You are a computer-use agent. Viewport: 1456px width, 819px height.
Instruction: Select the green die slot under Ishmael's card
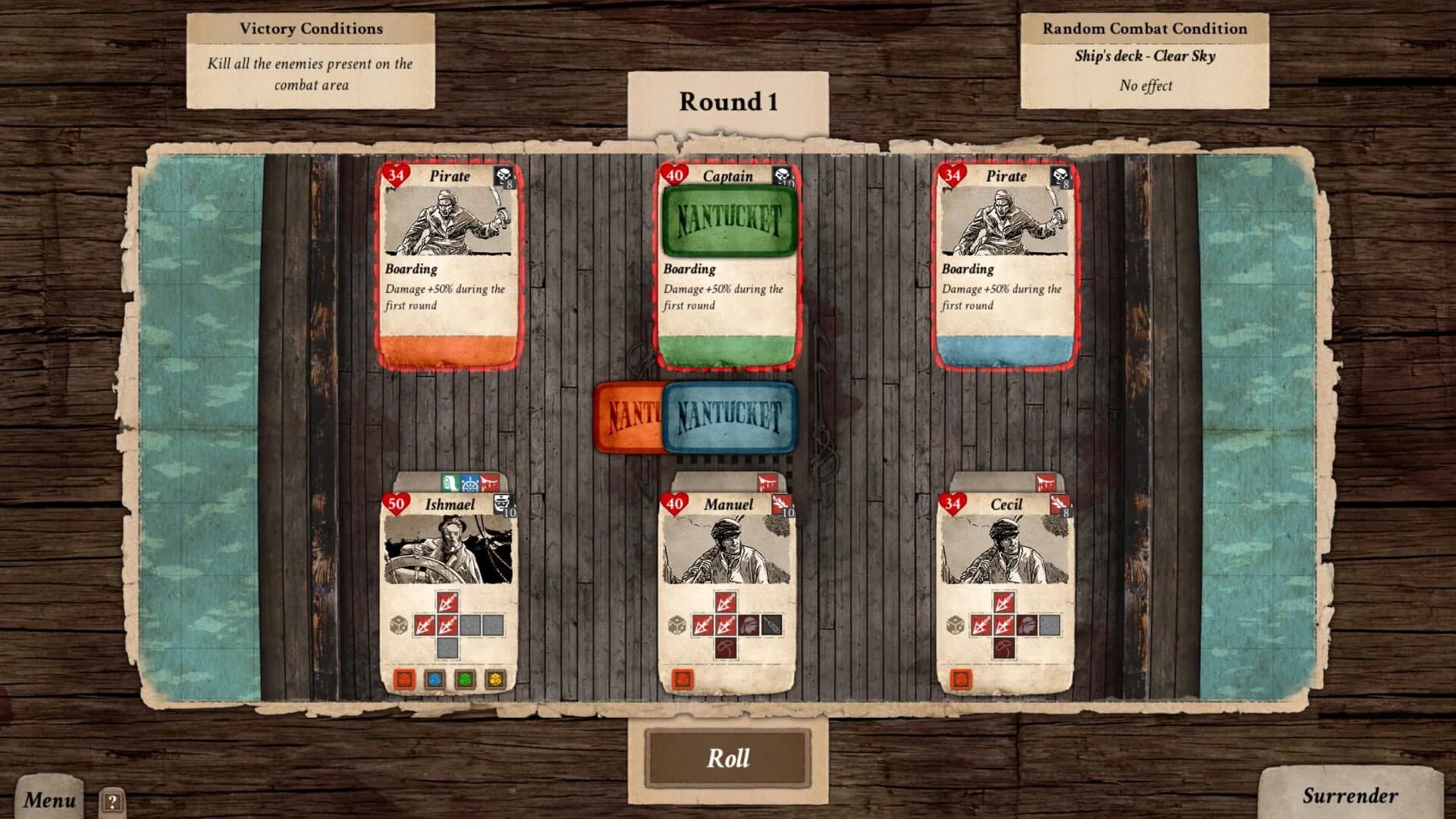[x=464, y=679]
